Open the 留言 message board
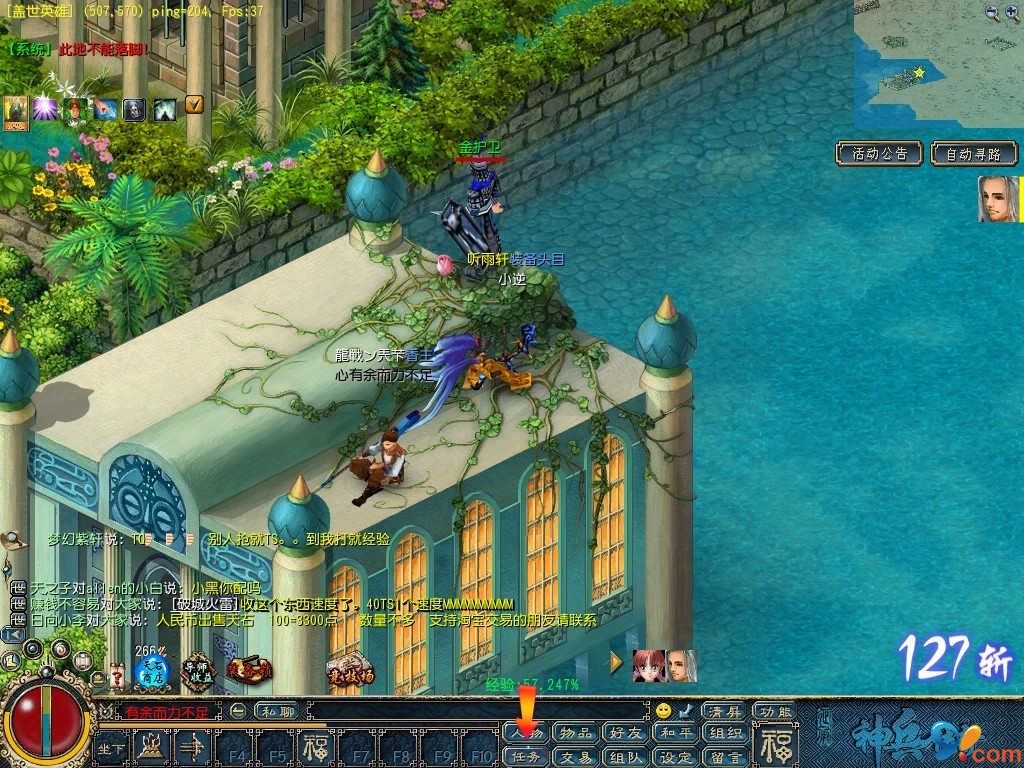This screenshot has height=768, width=1024. click(x=724, y=757)
